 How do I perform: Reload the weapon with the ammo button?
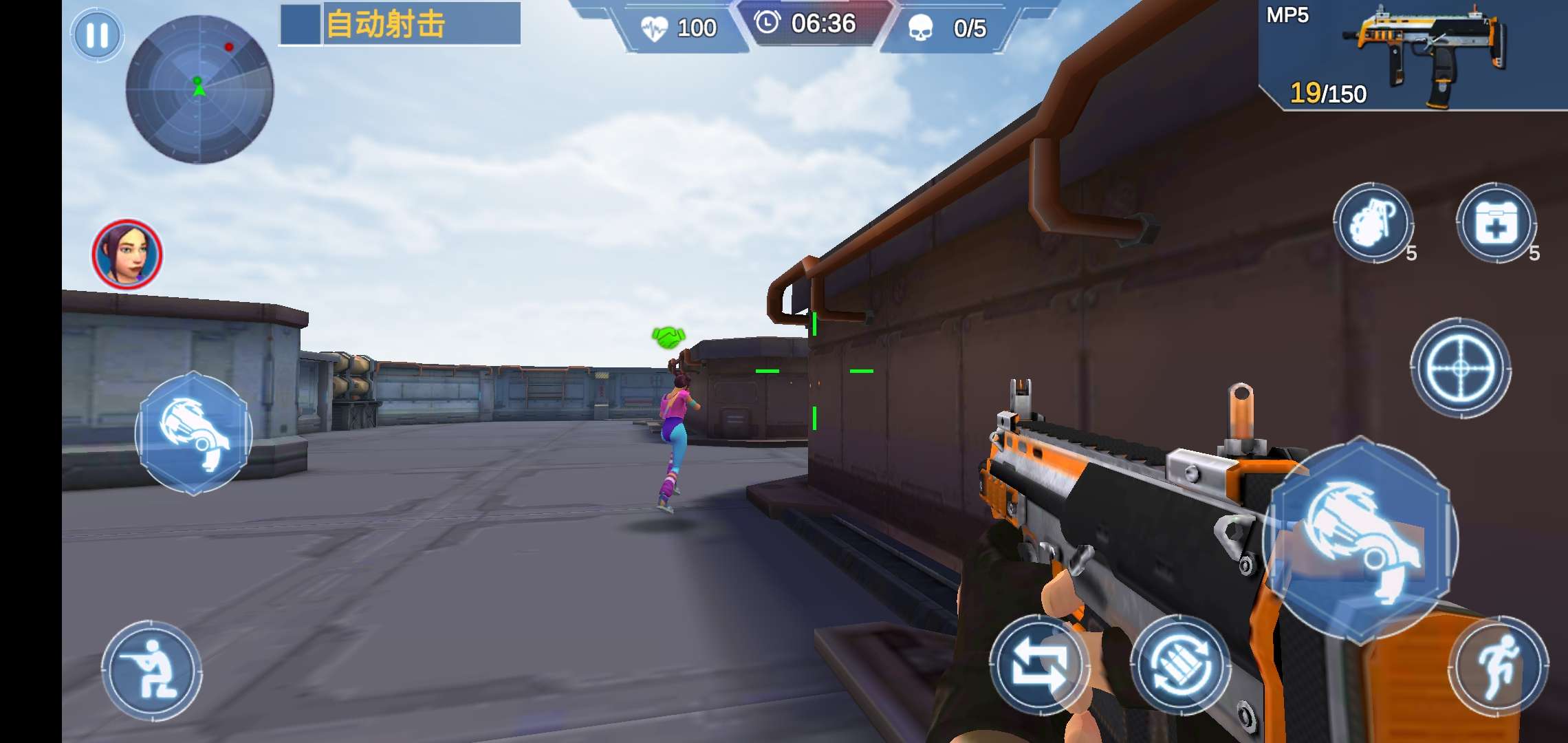(x=1180, y=665)
